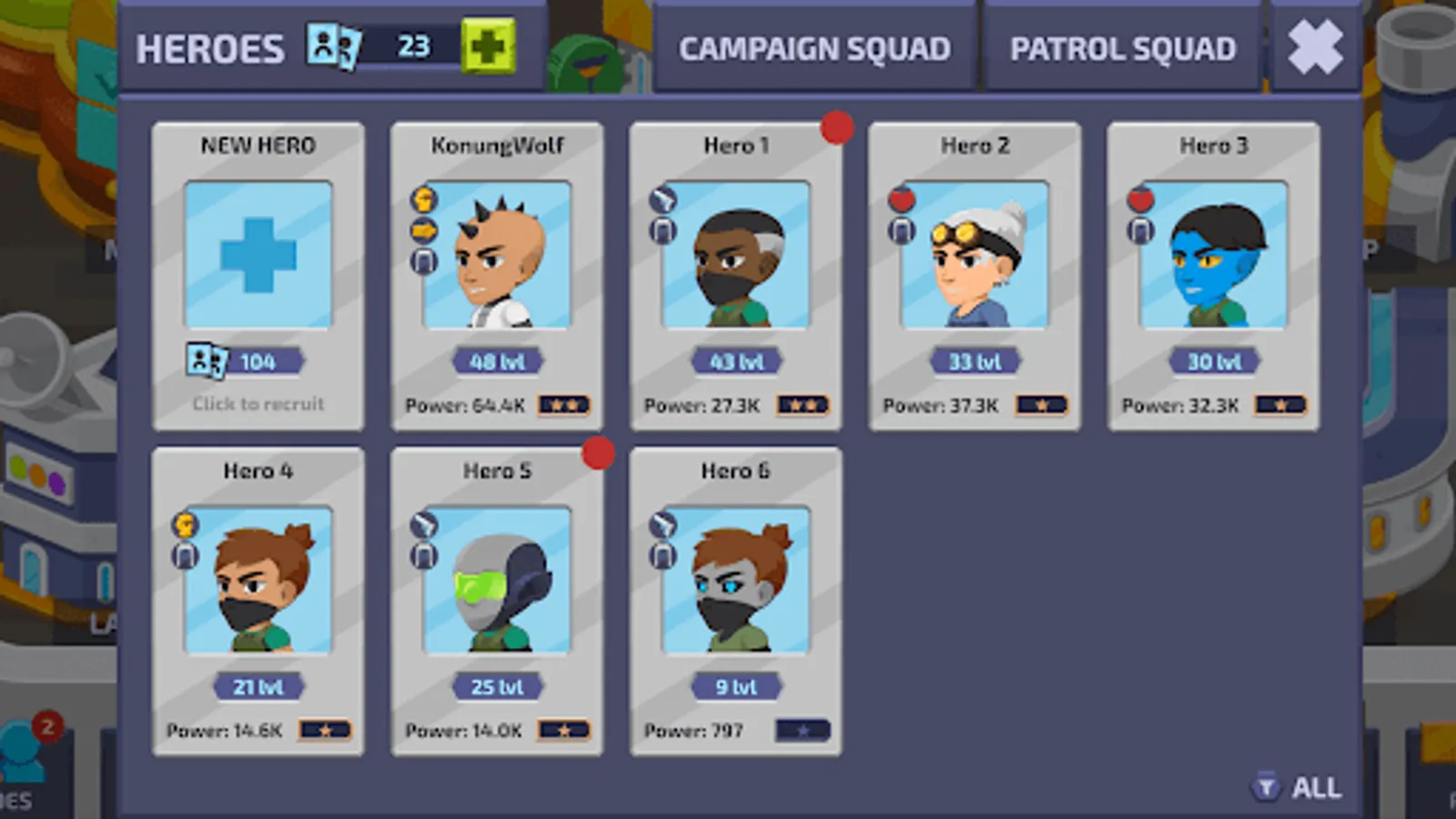1456x819 pixels.
Task: Click the armor icon on Hero 6's card
Action: 662,555
